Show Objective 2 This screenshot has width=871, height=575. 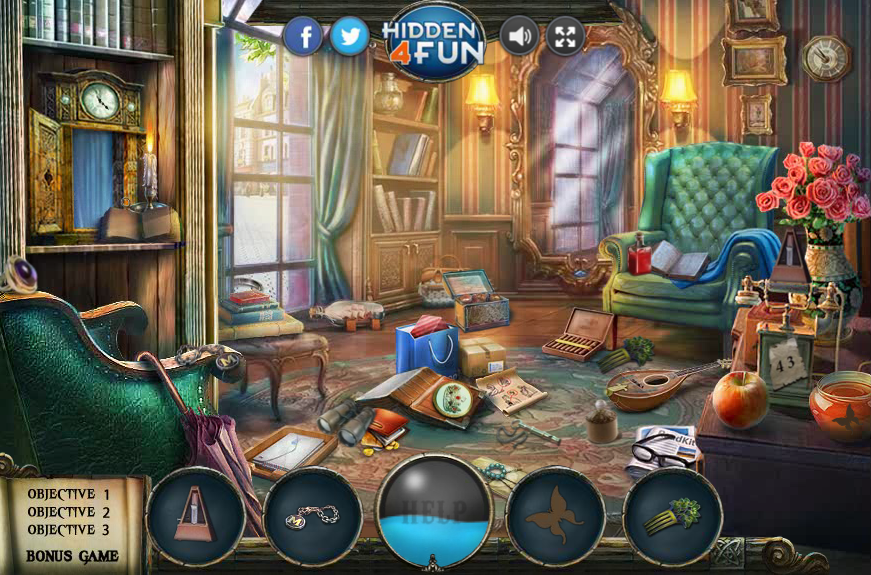click(x=69, y=512)
